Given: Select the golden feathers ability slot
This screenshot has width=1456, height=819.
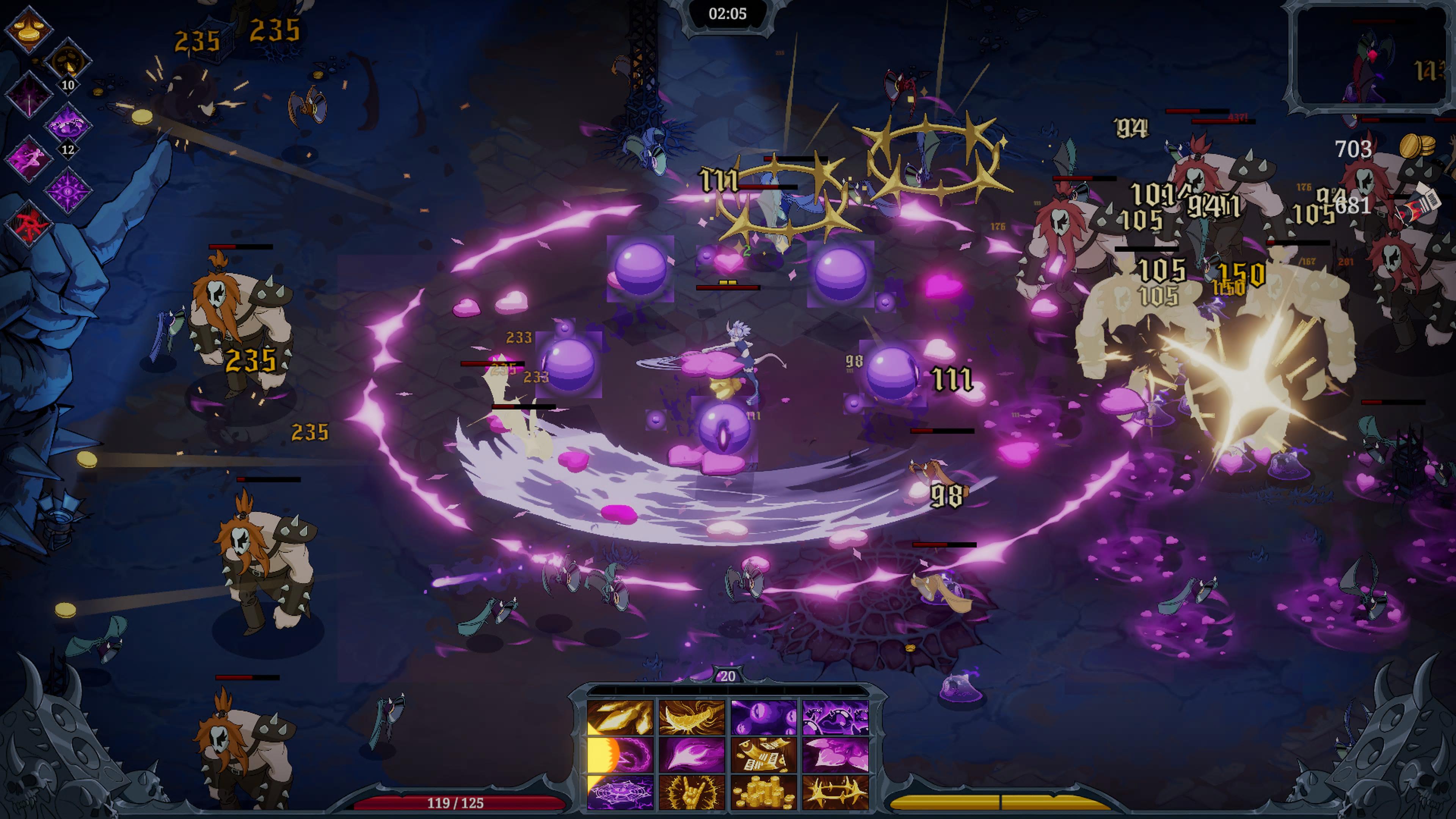Looking at the screenshot, I should click(x=620, y=717).
